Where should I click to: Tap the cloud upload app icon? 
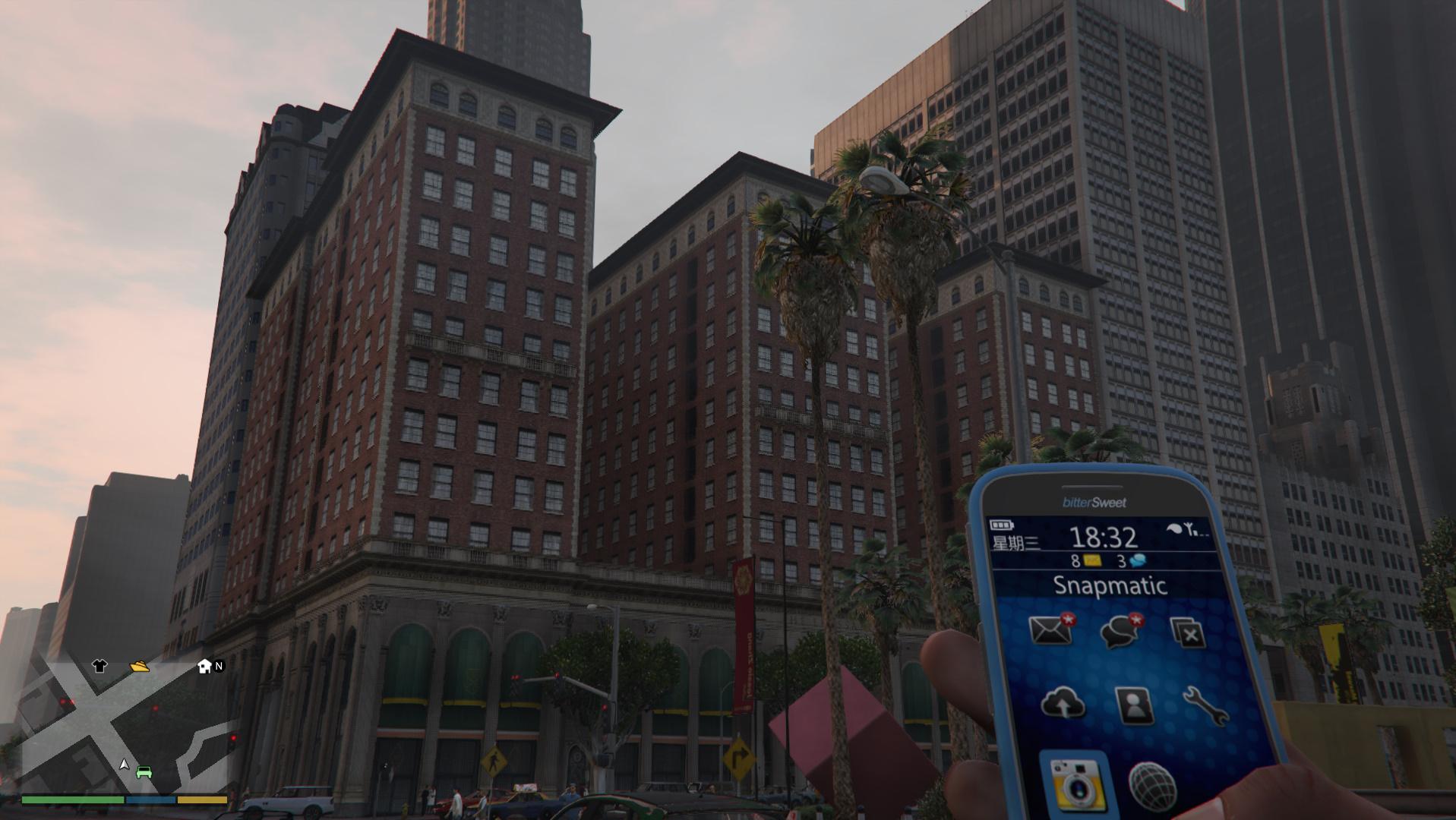click(1065, 705)
